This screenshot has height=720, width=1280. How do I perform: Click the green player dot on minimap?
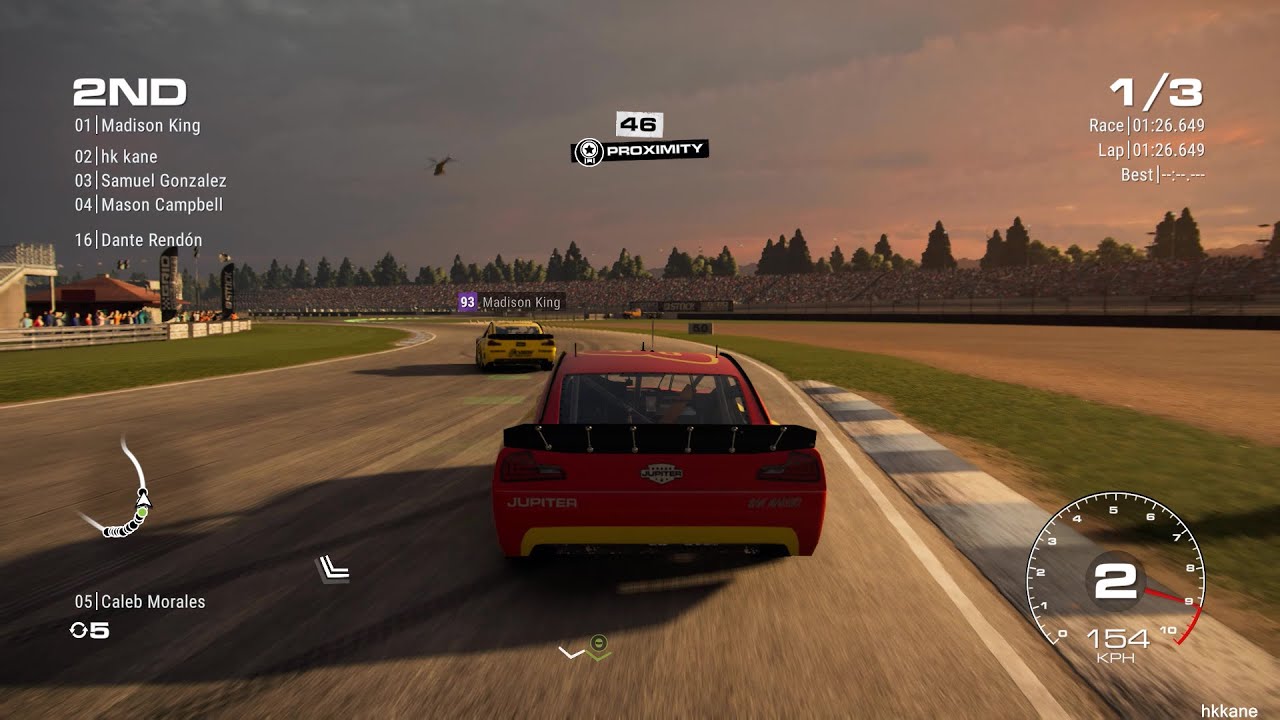point(145,512)
